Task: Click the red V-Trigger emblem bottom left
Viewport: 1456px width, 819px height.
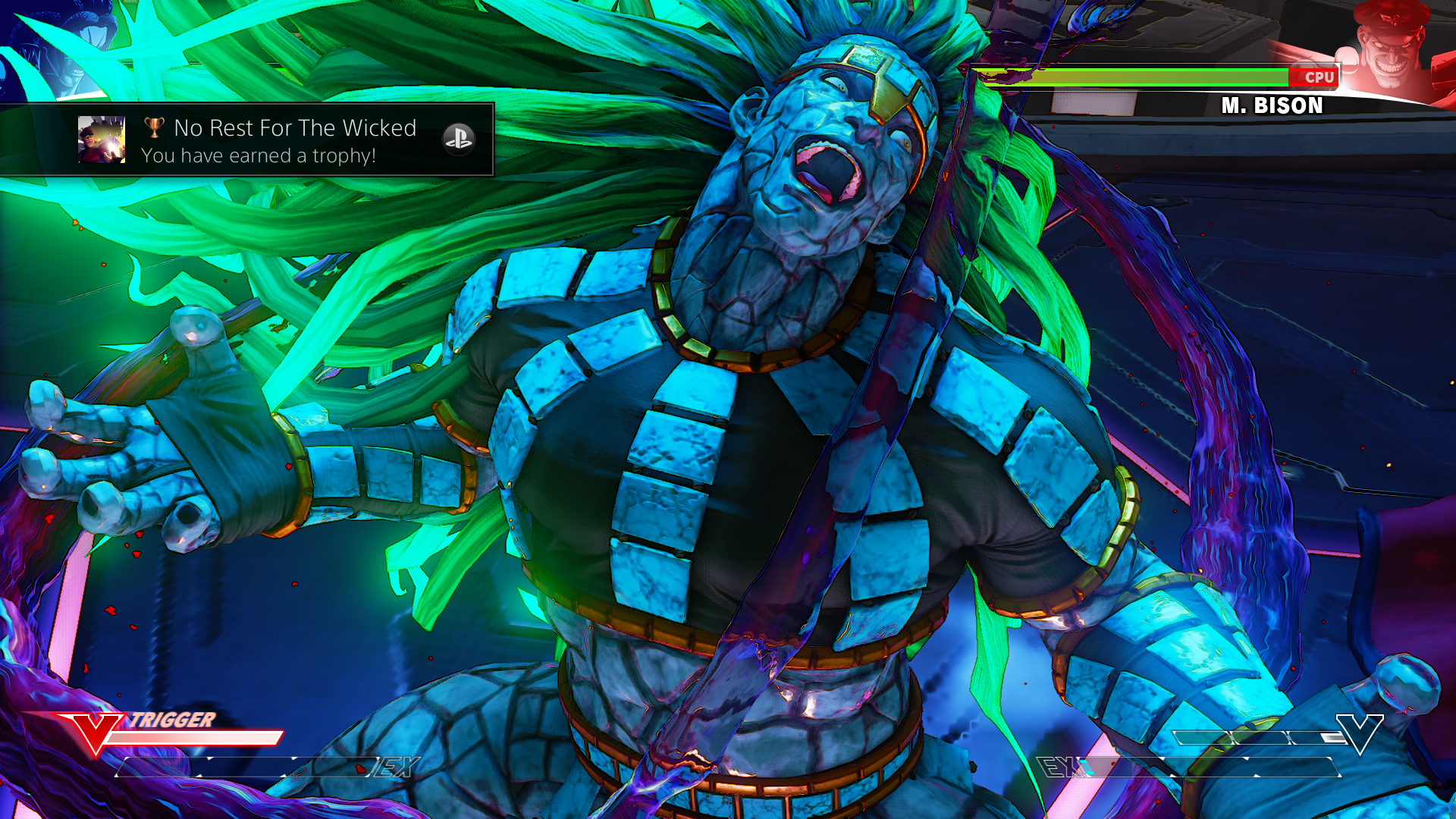Action: (x=93, y=736)
